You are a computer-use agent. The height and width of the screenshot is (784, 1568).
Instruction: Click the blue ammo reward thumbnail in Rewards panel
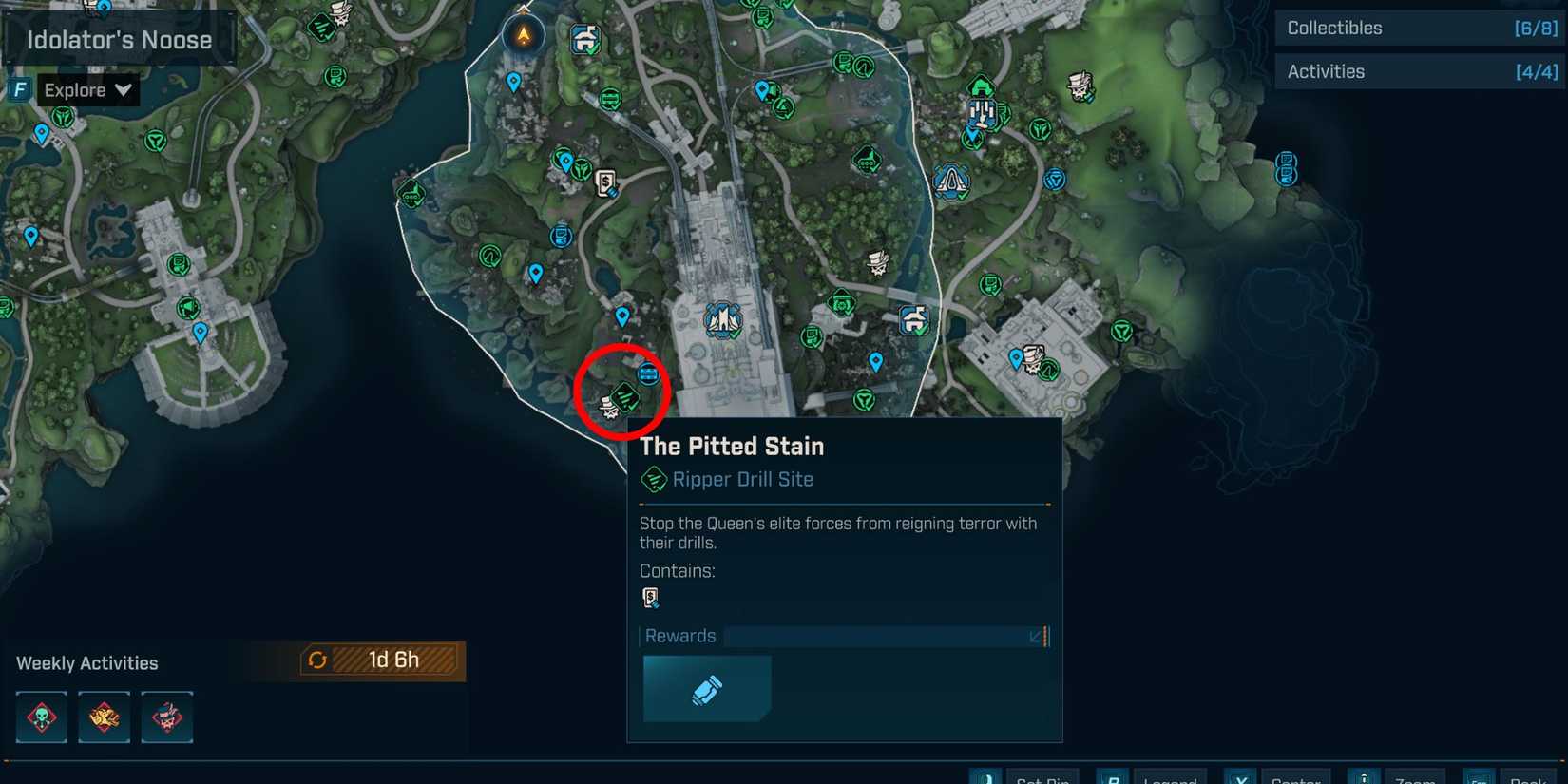(707, 688)
